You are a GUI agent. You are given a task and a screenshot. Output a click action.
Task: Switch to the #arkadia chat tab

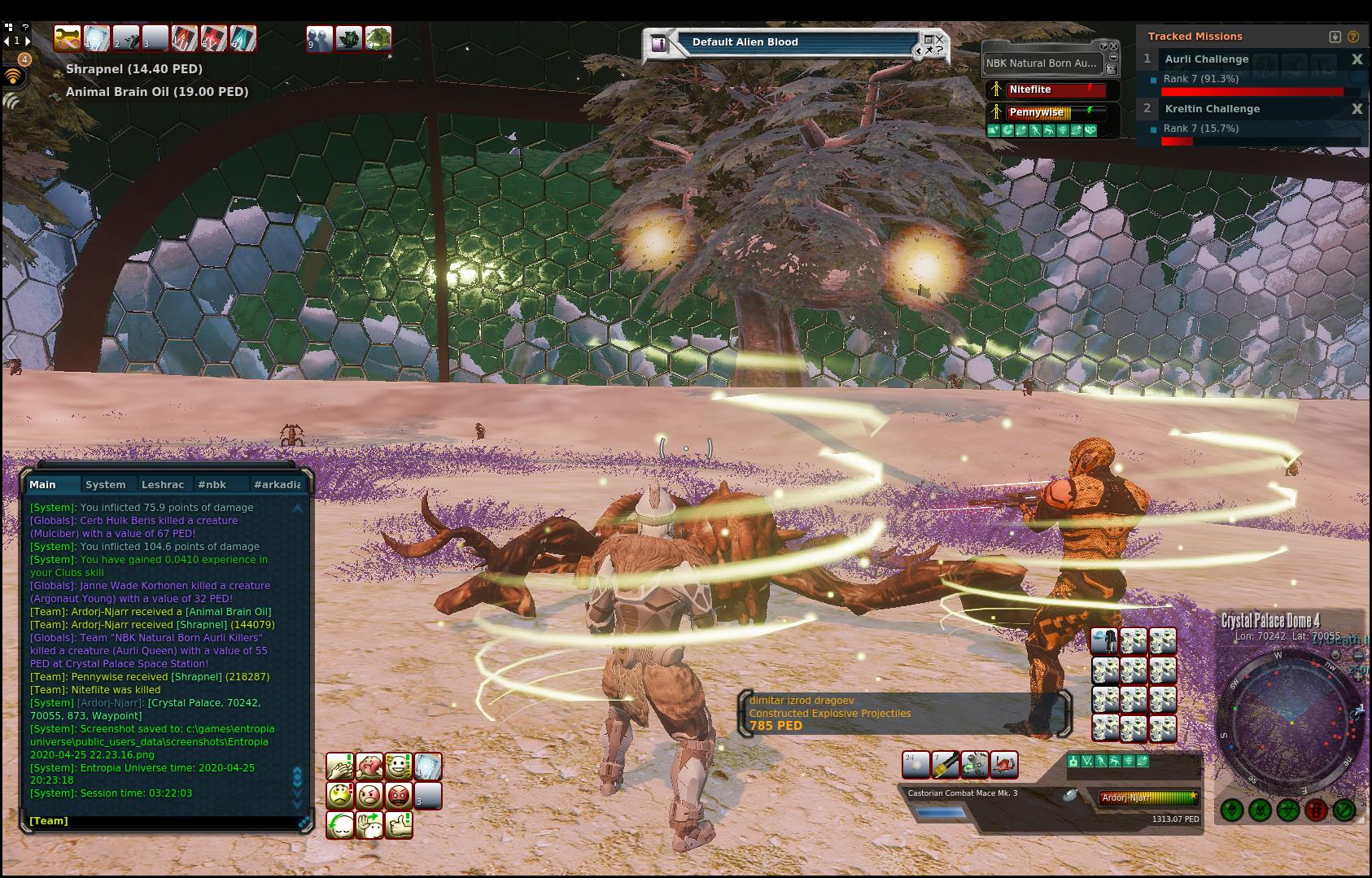pos(277,484)
